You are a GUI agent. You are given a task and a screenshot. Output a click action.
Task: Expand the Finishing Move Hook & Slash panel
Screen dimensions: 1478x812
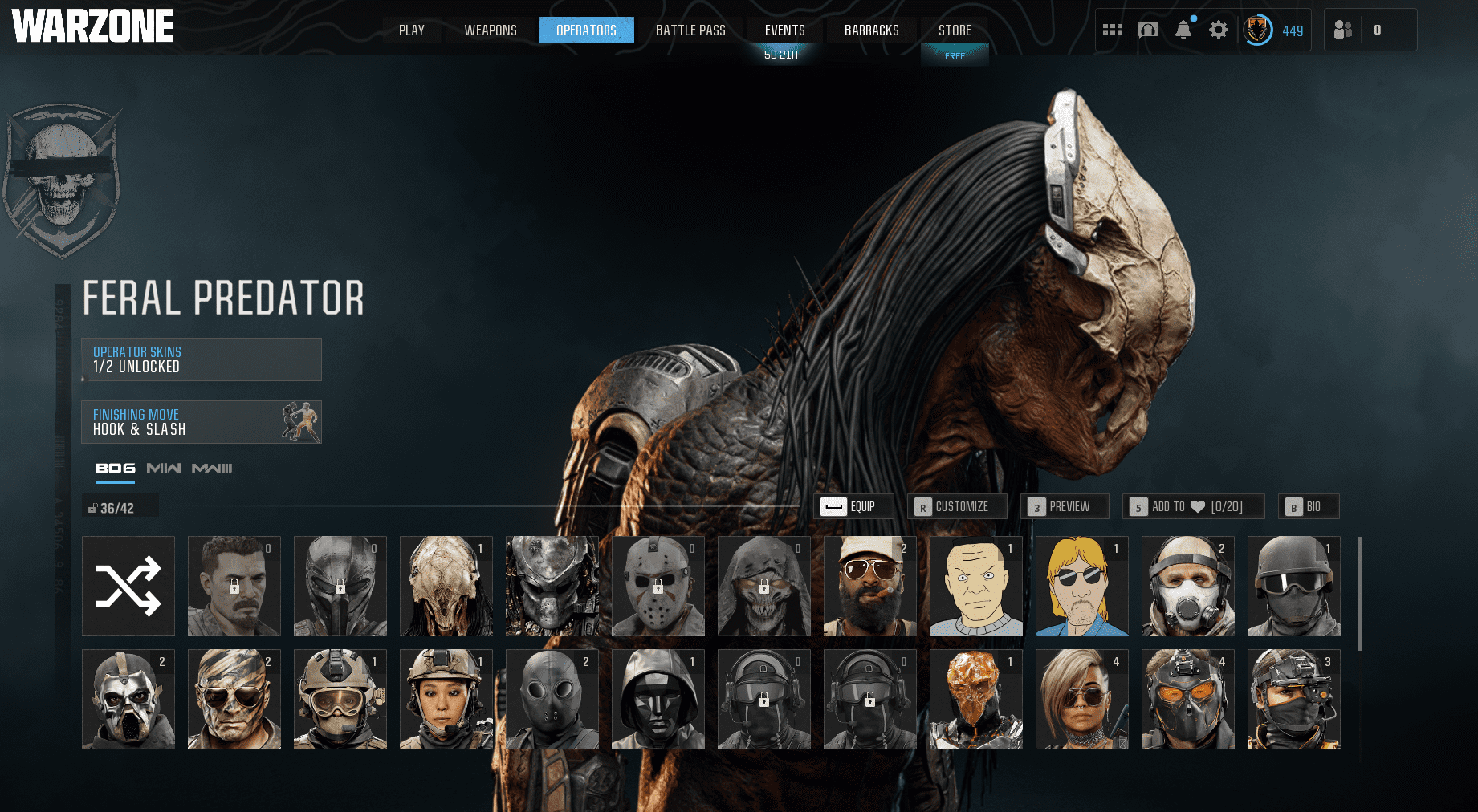point(201,423)
